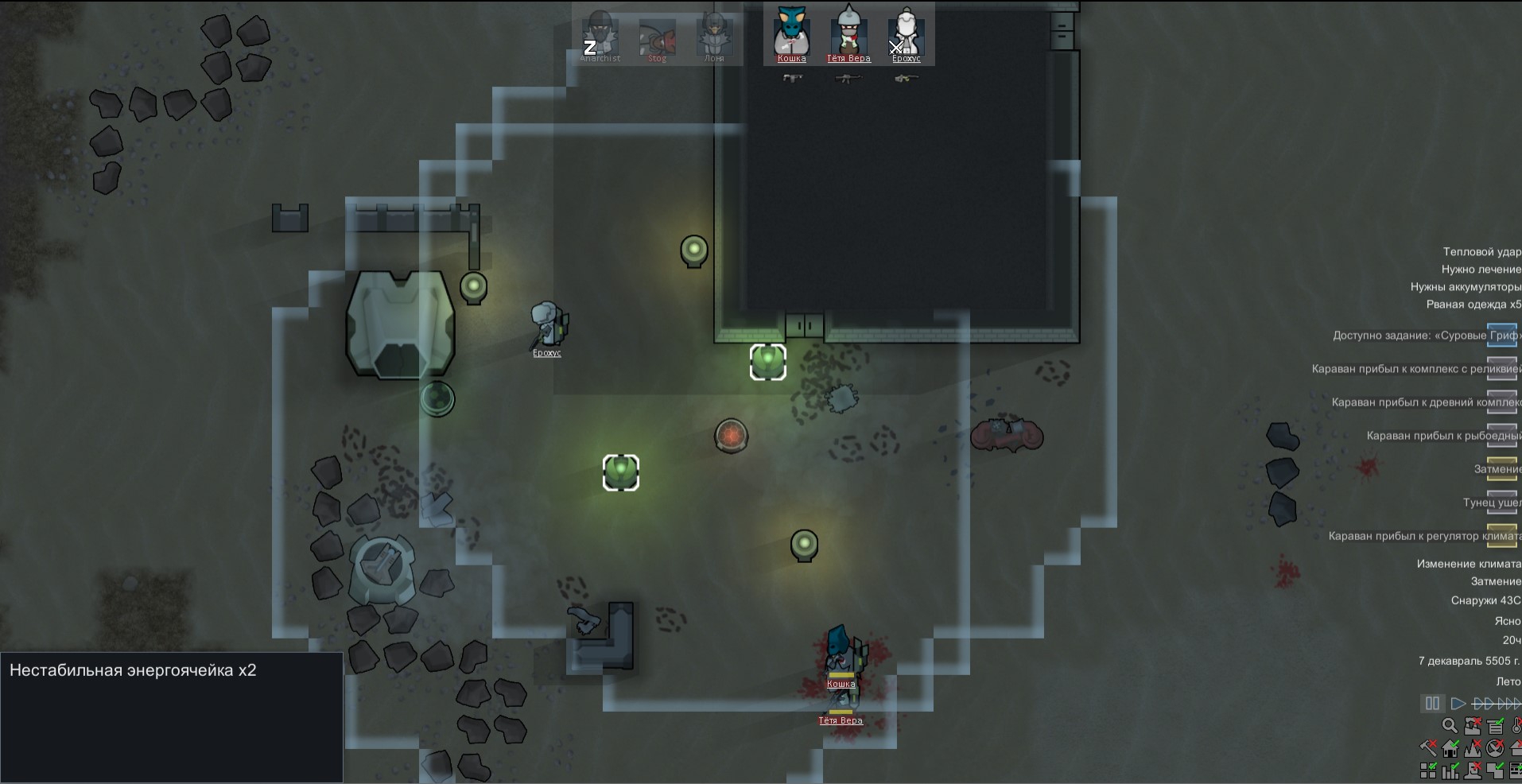The height and width of the screenshot is (784, 1522).
Task: Open the «Тепловой удар» alert
Action: pyautogui.click(x=1481, y=252)
